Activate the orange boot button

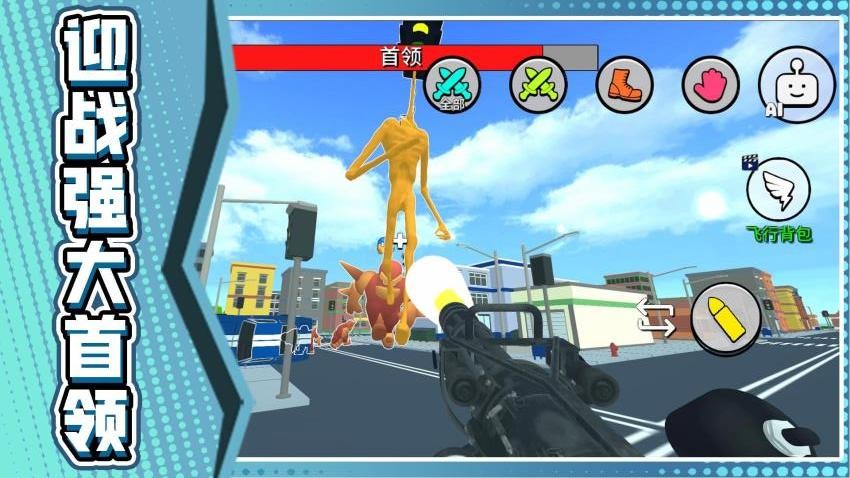tap(624, 84)
